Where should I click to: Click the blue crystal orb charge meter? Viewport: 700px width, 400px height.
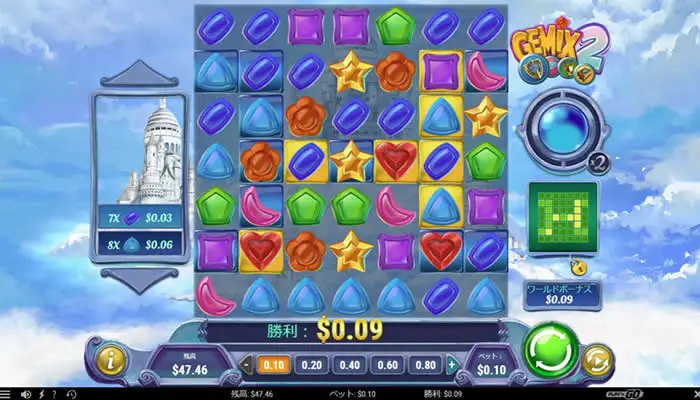(556, 130)
